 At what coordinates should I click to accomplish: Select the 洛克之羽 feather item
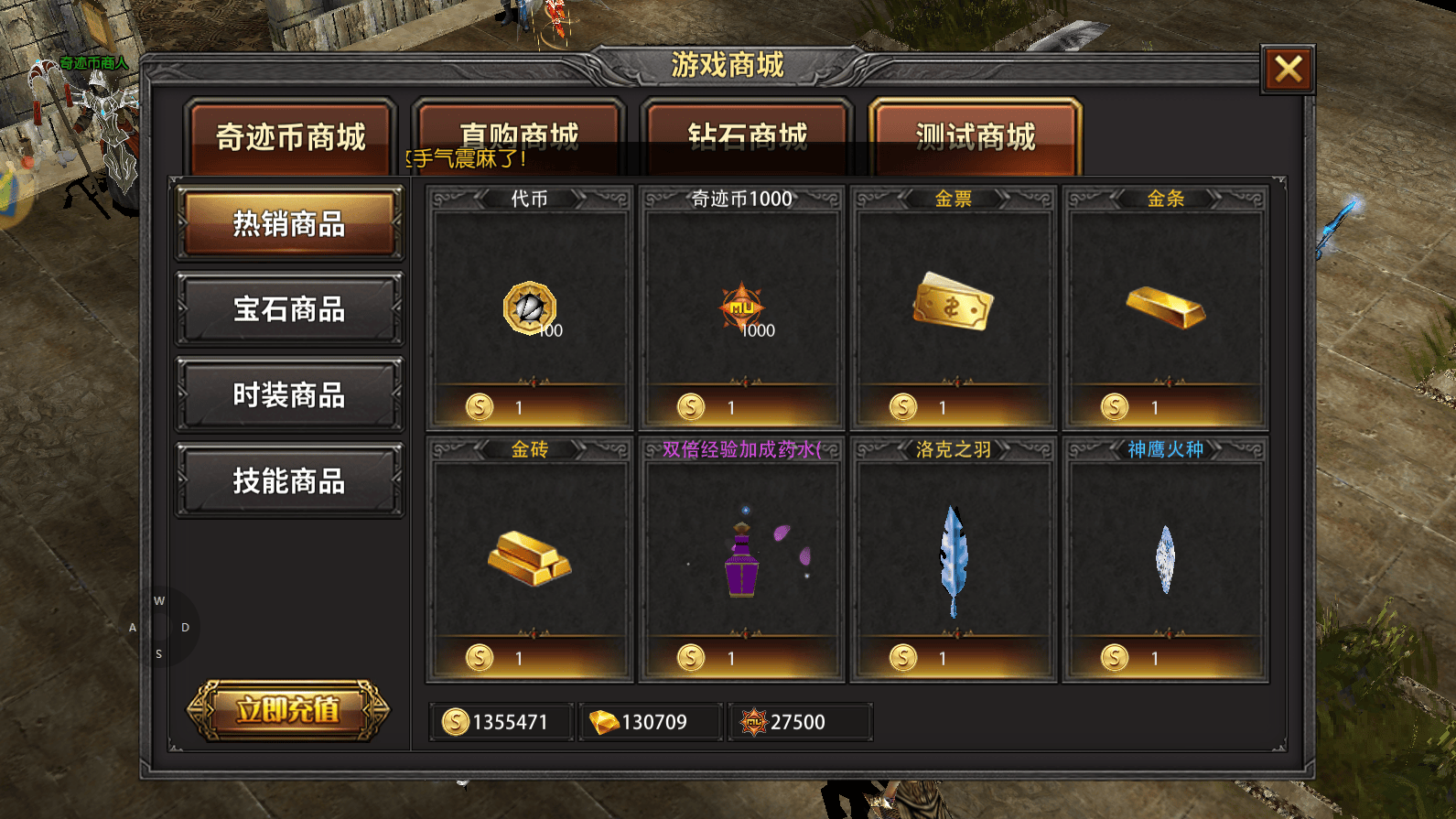pyautogui.click(x=953, y=559)
